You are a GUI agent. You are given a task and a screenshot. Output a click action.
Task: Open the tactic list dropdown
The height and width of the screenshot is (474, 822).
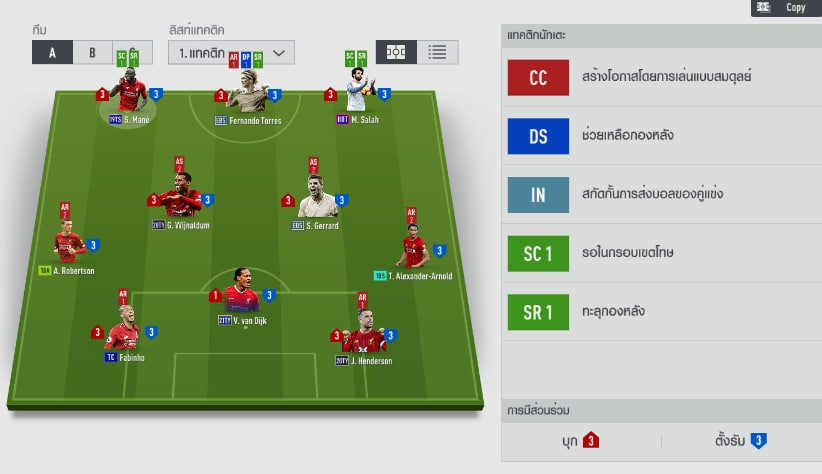pos(231,52)
